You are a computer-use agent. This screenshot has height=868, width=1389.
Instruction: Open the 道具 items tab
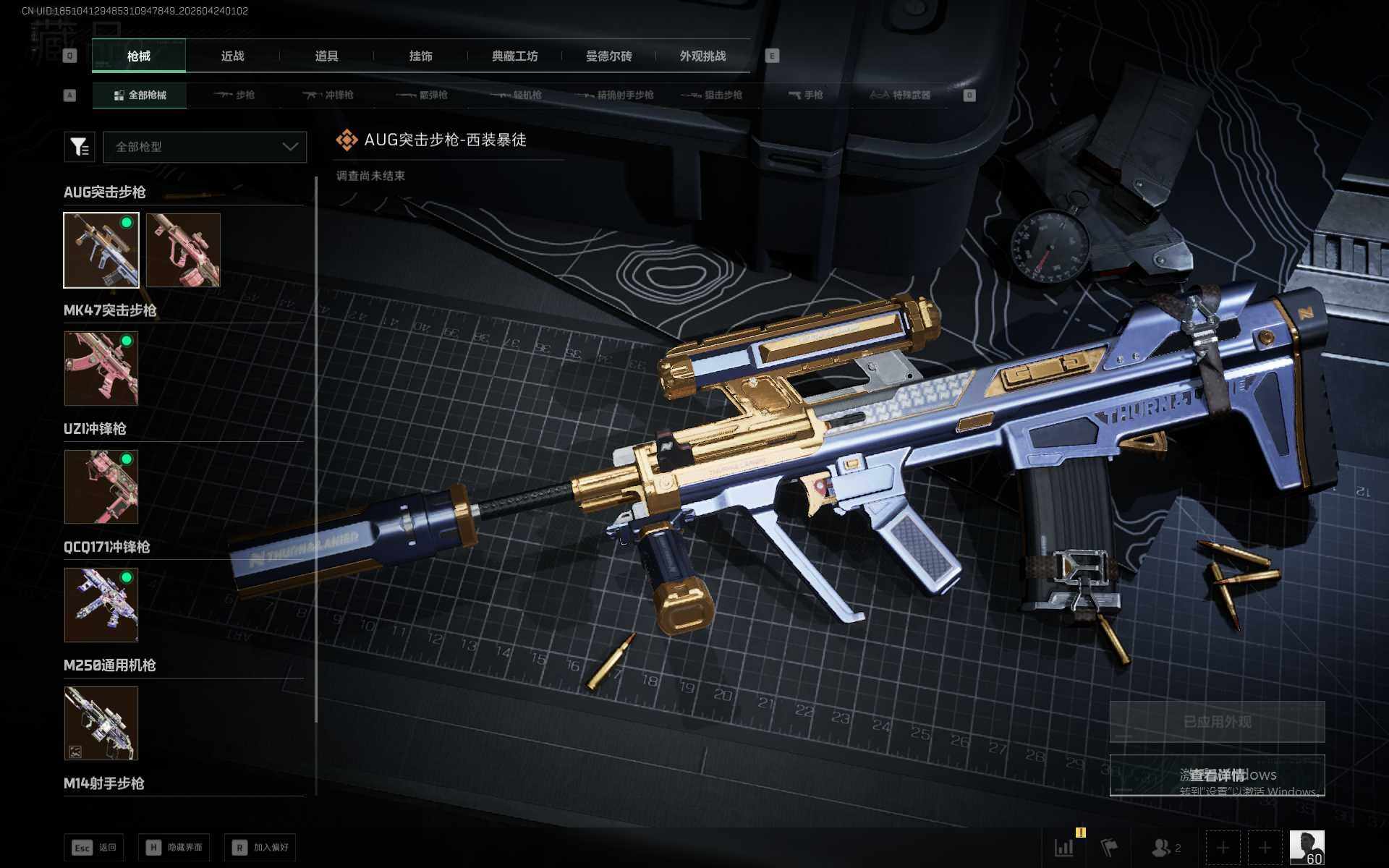[x=326, y=56]
